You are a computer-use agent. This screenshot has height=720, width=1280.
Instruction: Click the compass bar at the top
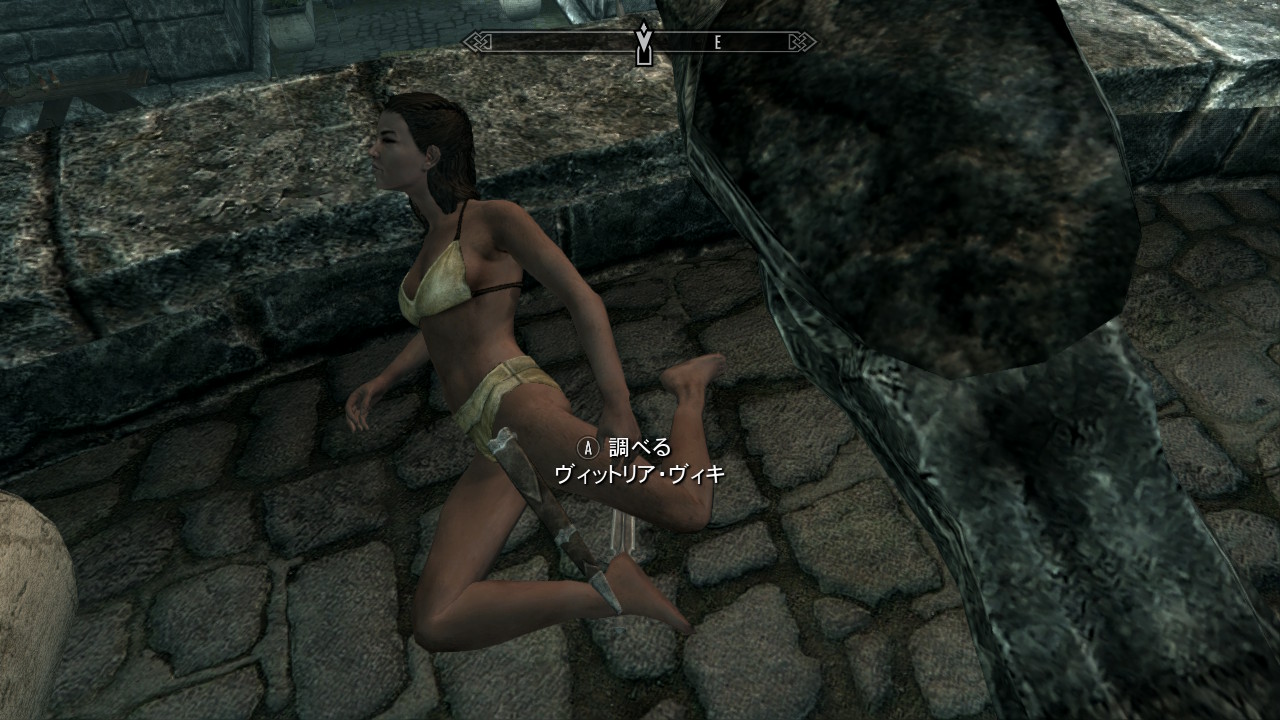(640, 42)
